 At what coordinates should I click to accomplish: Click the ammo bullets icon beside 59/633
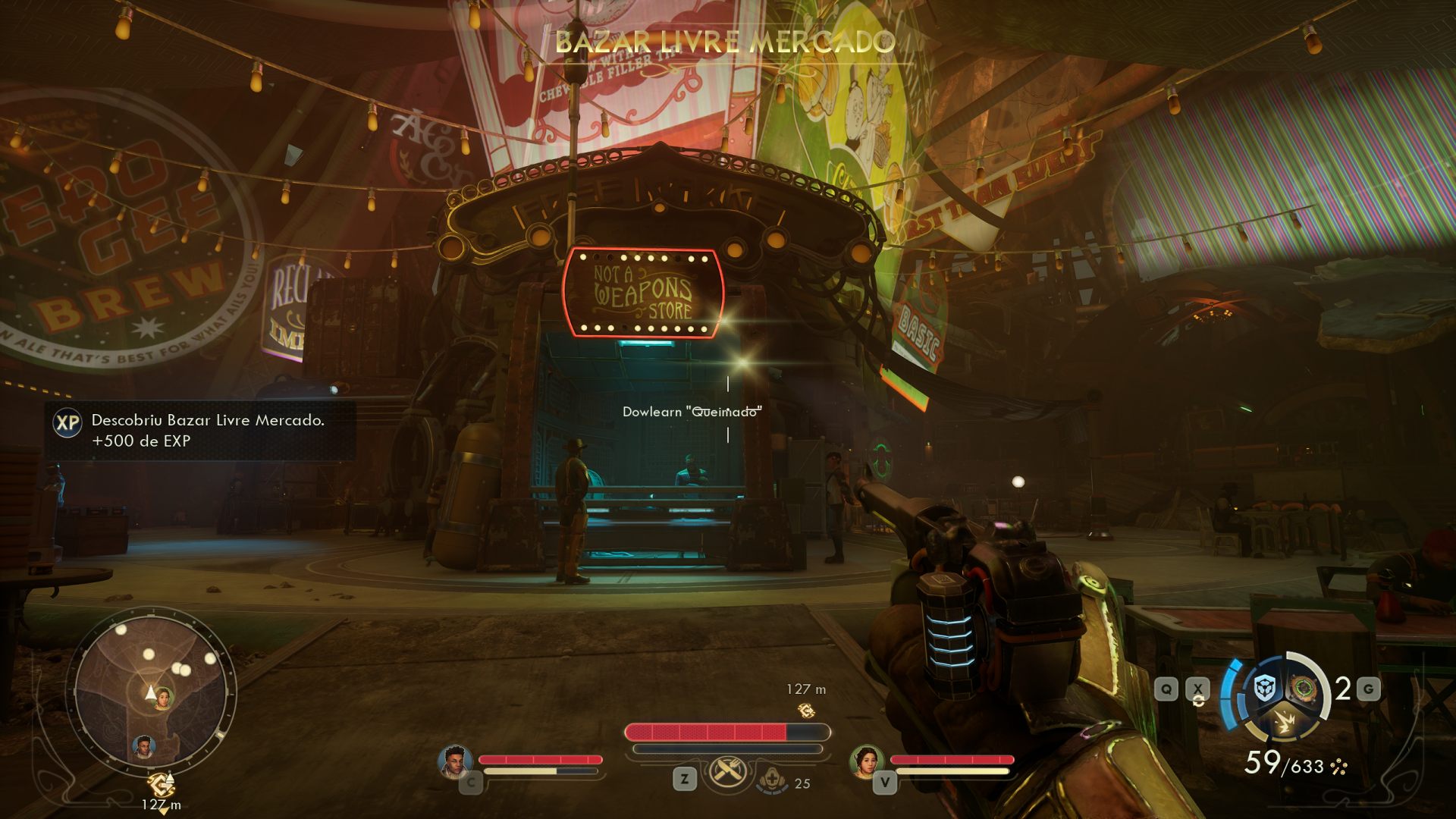pyautogui.click(x=1338, y=767)
